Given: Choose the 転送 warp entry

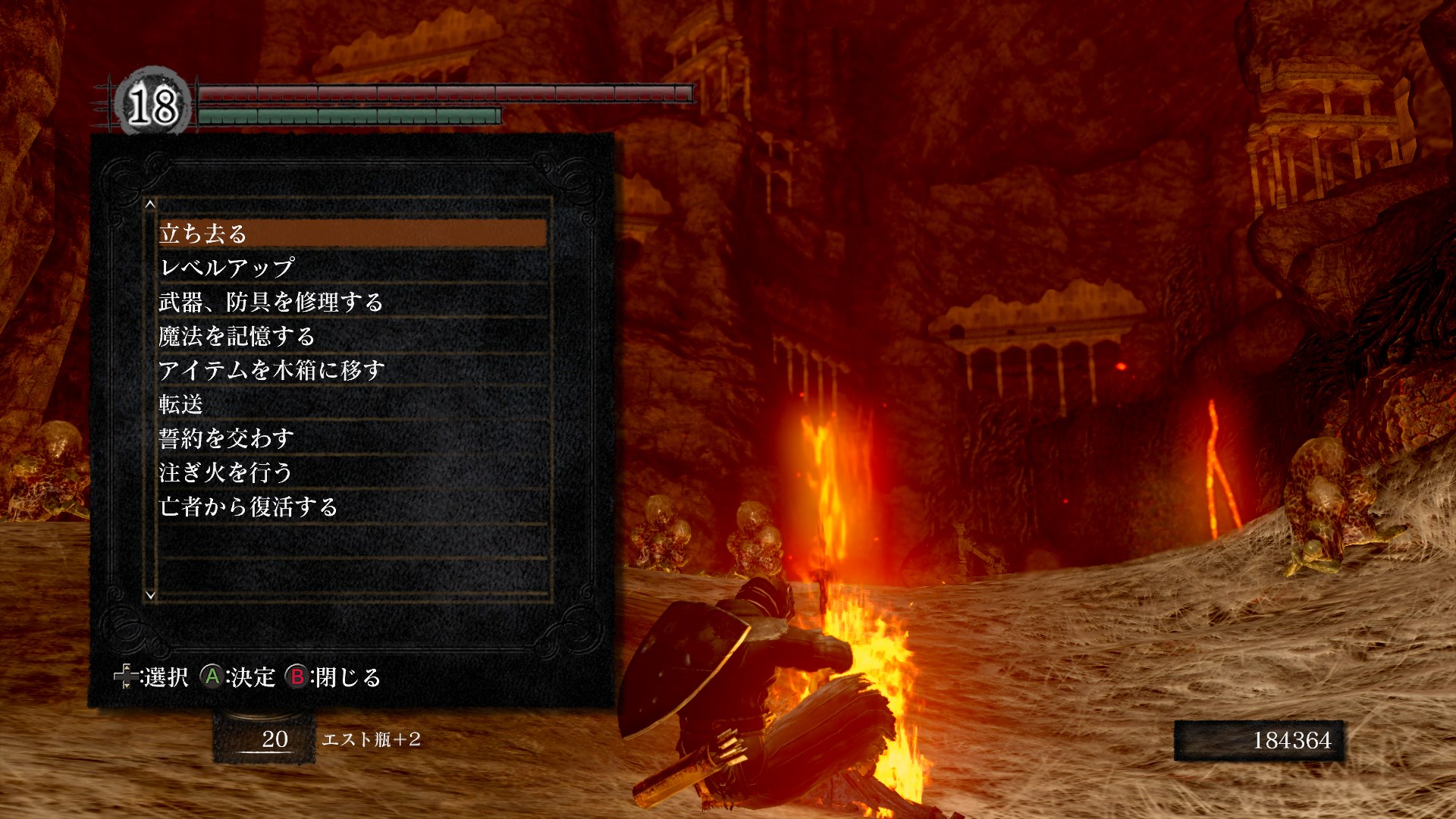Looking at the screenshot, I should coord(353,404).
